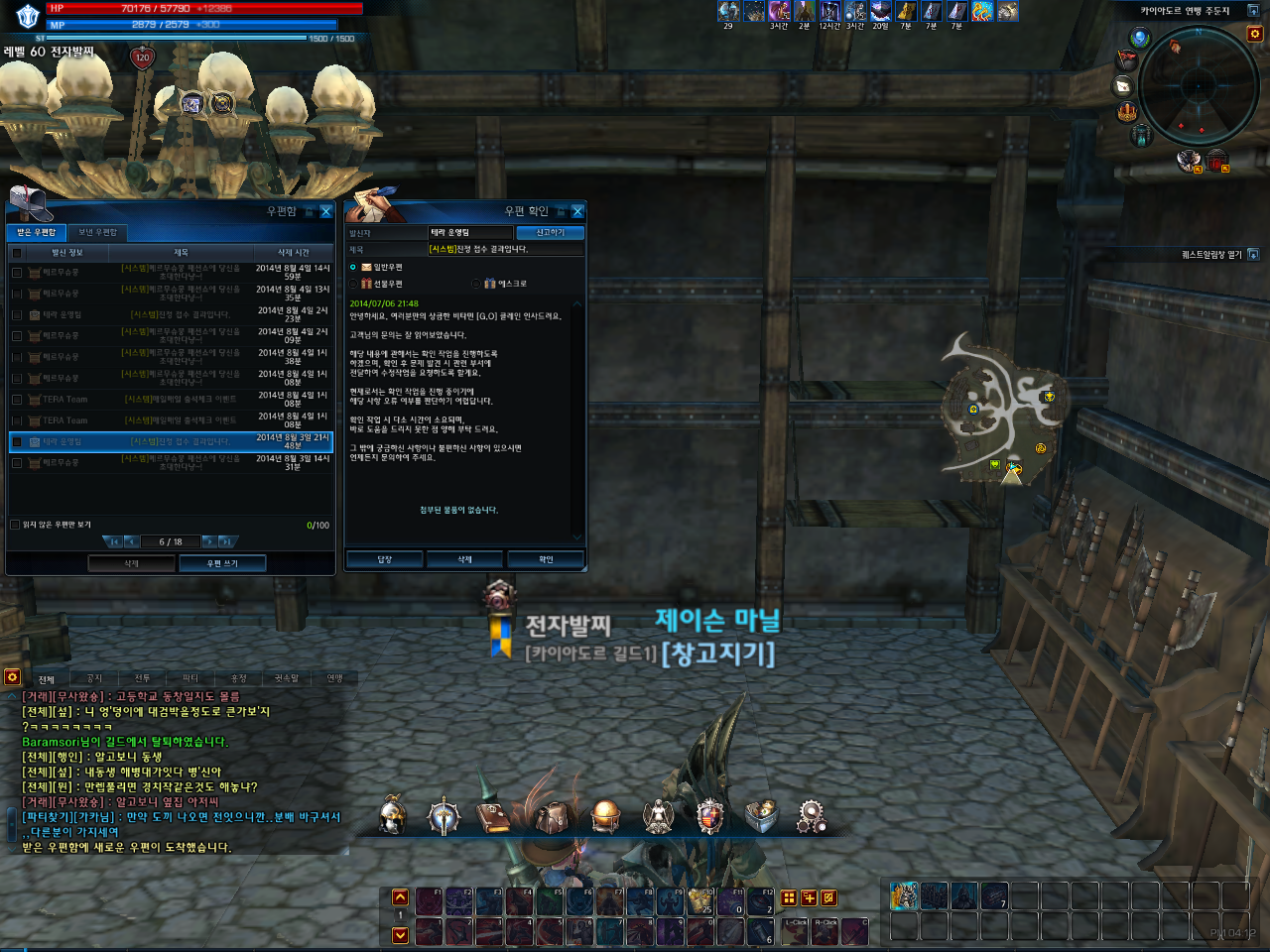Click the 우편 쓰기 write mail button
This screenshot has height=952, width=1270.
coord(222,563)
